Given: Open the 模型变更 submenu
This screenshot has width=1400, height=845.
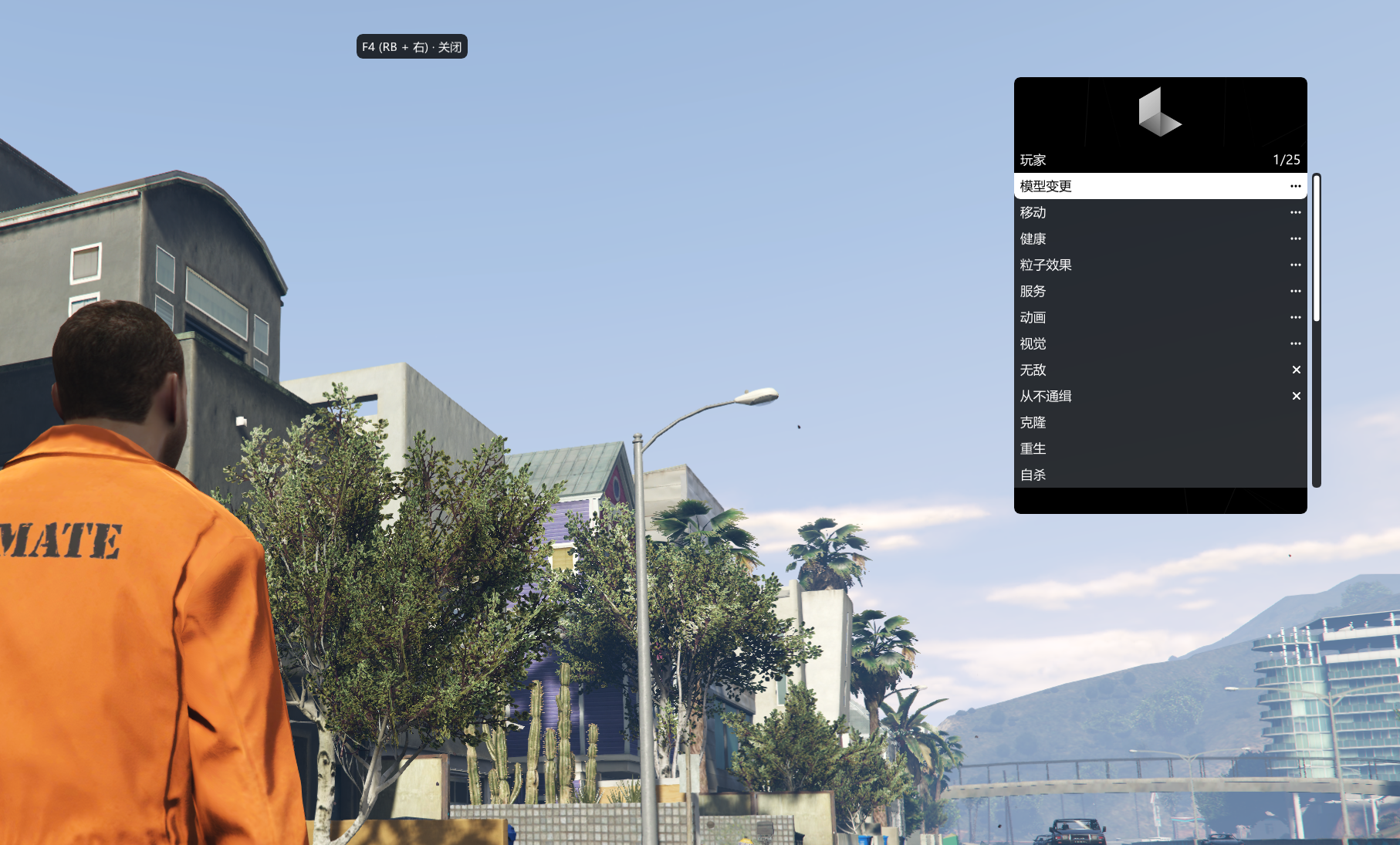Looking at the screenshot, I should coord(1159,186).
